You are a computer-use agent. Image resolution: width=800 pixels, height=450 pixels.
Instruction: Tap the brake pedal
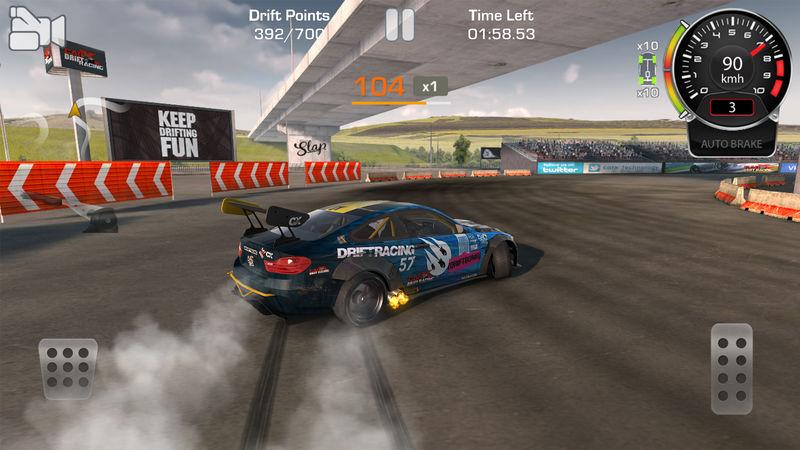68,369
